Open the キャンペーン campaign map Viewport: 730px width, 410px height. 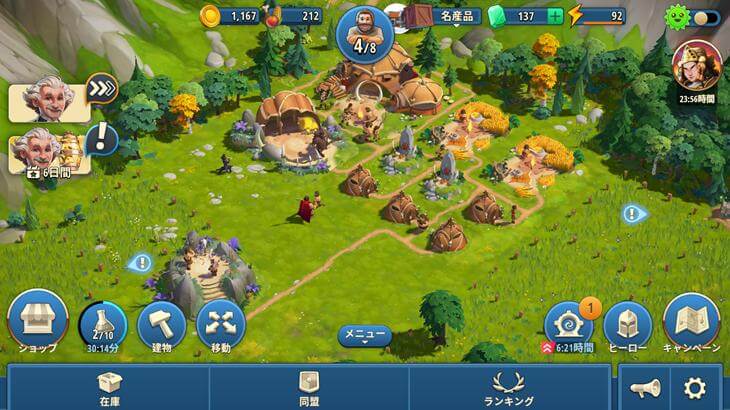pyautogui.click(x=692, y=322)
